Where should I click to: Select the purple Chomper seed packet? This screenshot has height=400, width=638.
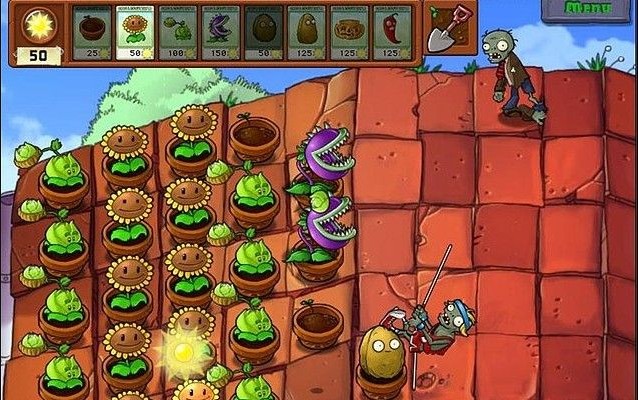click(x=221, y=32)
